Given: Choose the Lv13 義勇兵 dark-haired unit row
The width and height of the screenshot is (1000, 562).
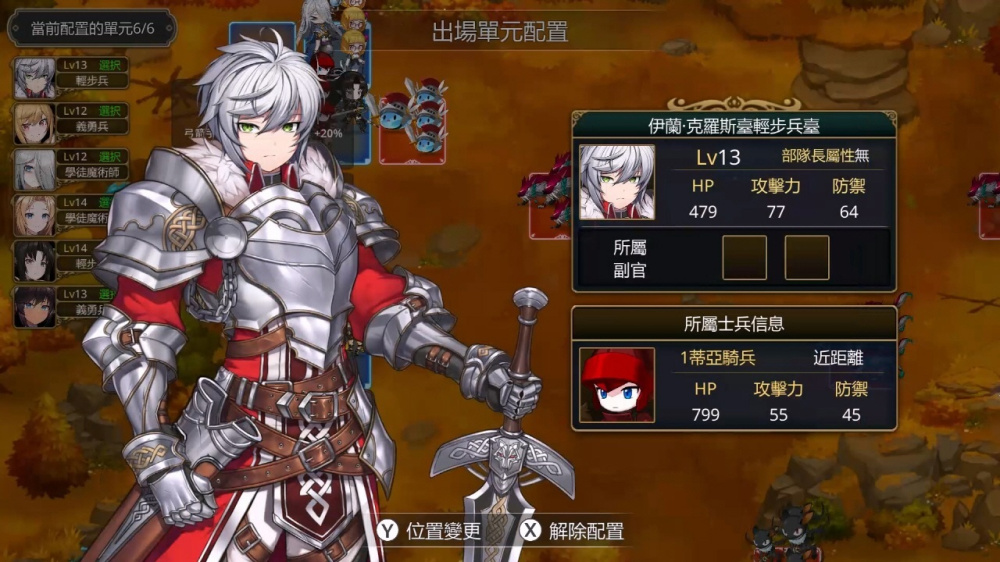Looking at the screenshot, I should click(60, 302).
